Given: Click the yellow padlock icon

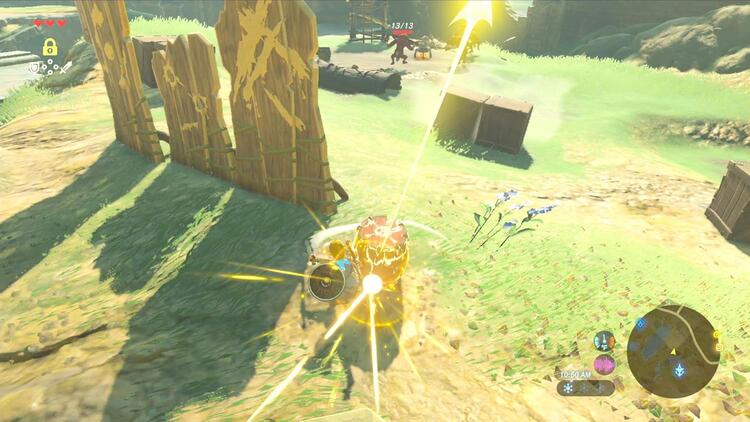Looking at the screenshot, I should click(x=49, y=47).
